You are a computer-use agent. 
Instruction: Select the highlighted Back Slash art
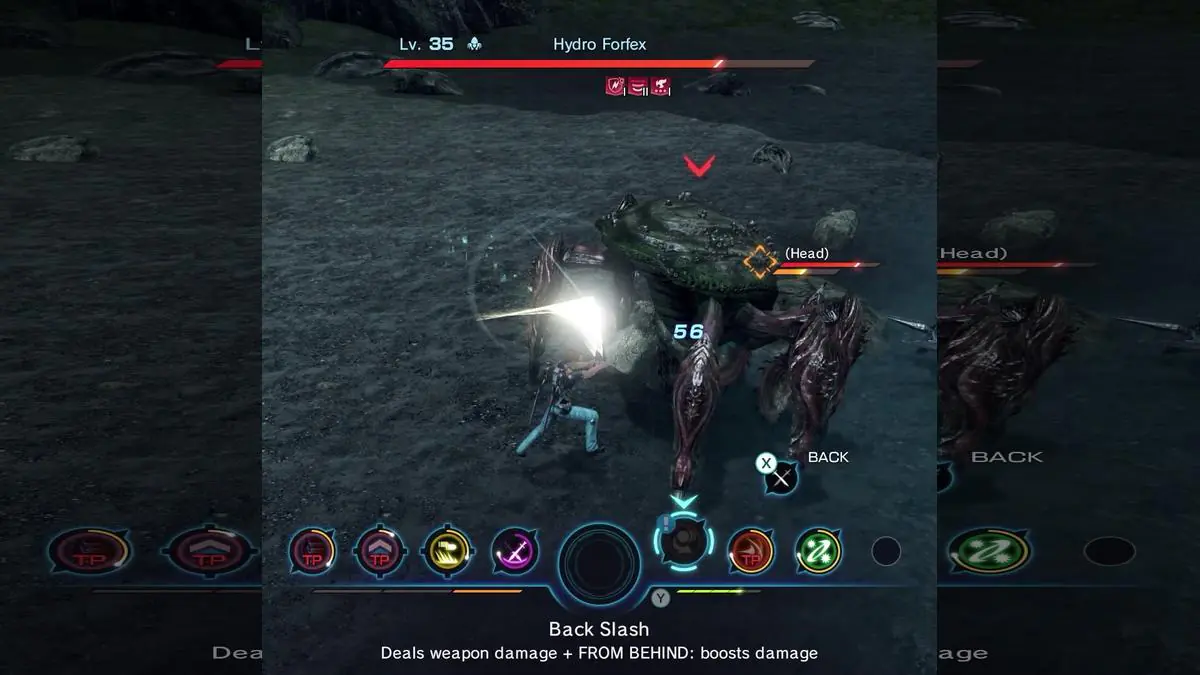(684, 543)
